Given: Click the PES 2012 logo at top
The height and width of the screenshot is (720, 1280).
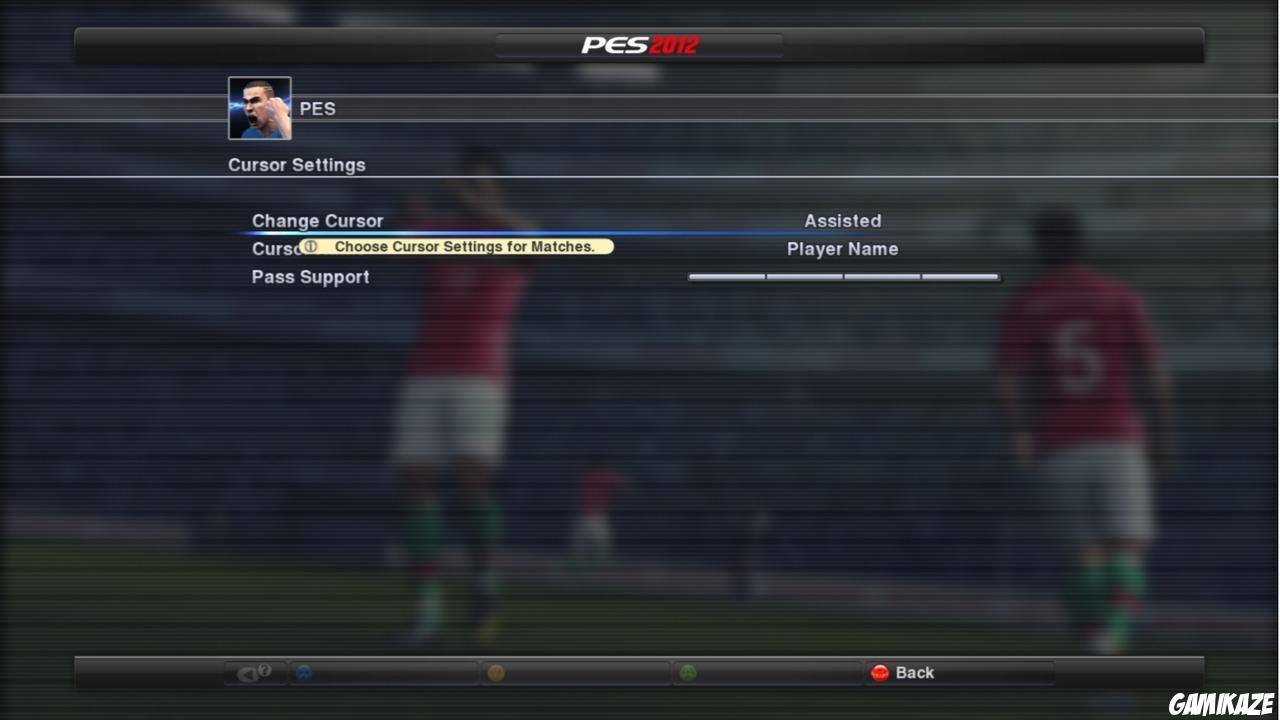Looking at the screenshot, I should [x=639, y=43].
